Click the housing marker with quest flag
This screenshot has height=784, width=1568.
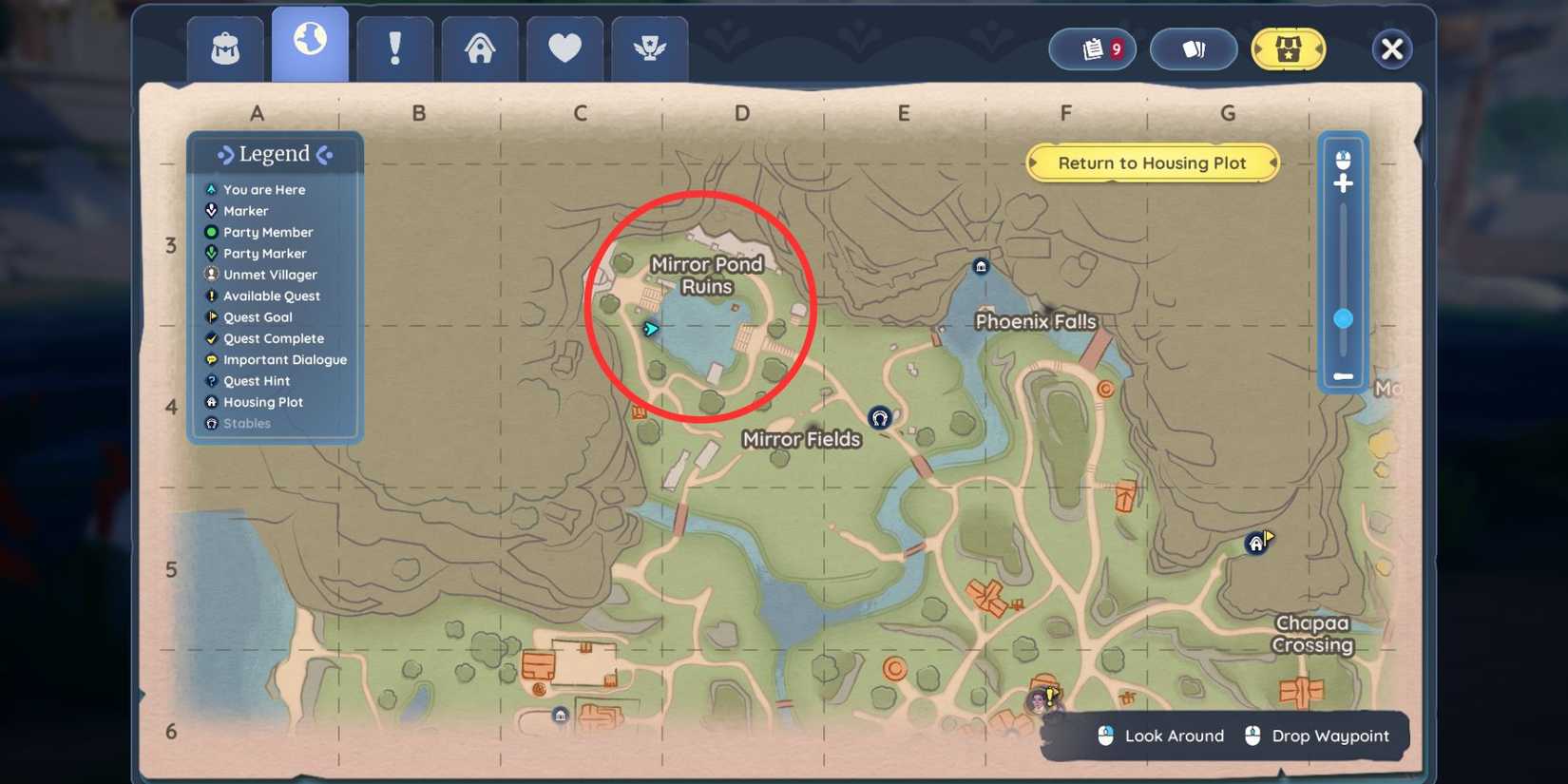1256,543
